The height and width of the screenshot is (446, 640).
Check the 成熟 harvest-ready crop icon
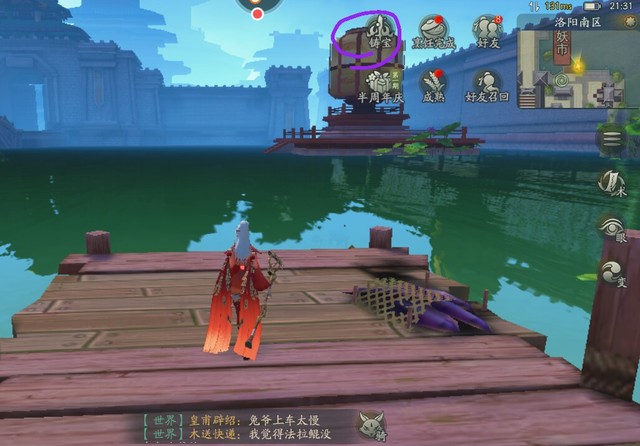433,82
